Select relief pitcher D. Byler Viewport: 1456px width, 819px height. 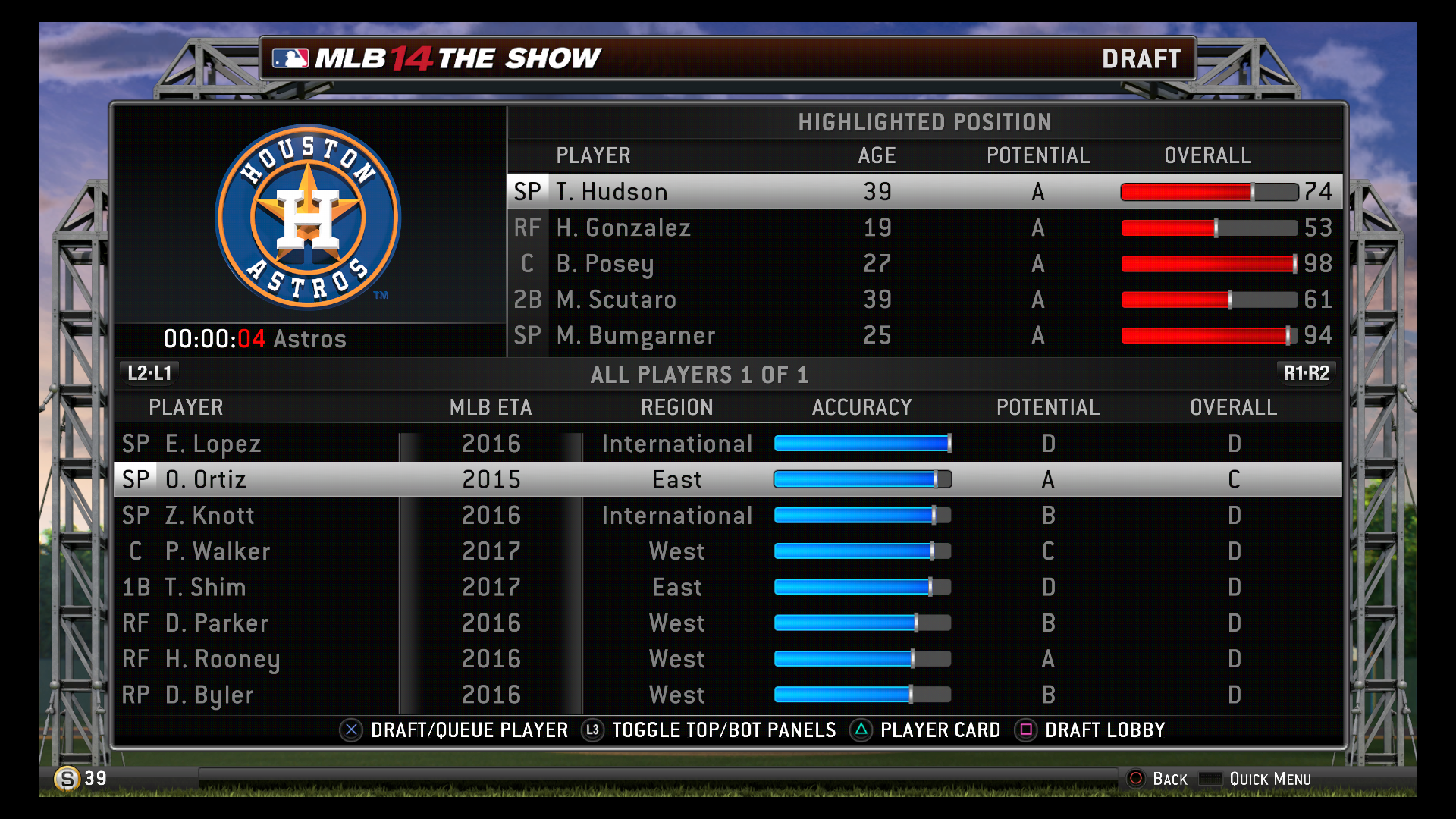coord(209,695)
